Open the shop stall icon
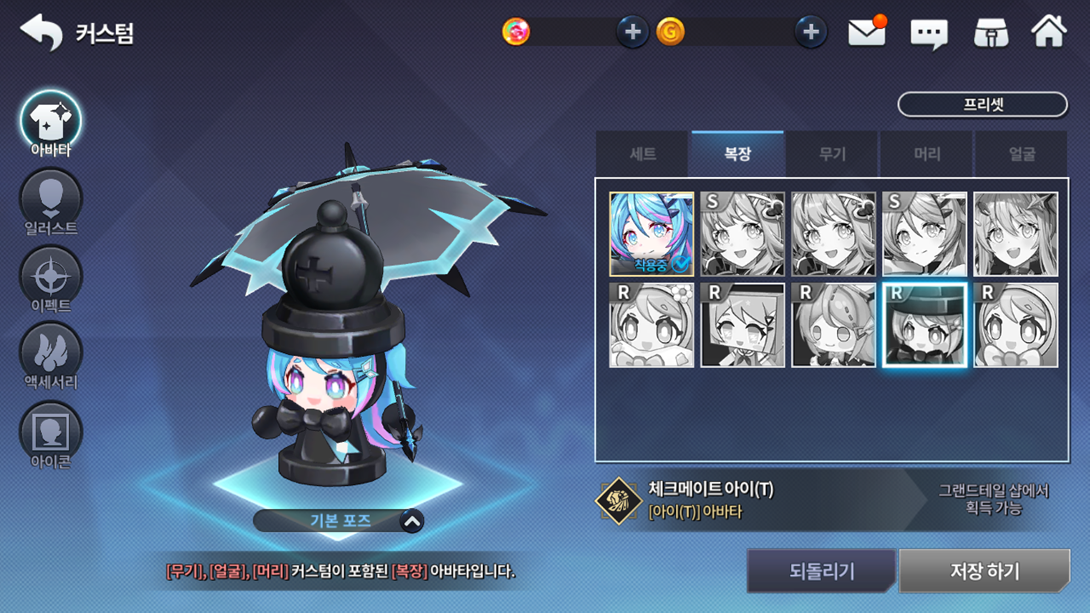 991,33
